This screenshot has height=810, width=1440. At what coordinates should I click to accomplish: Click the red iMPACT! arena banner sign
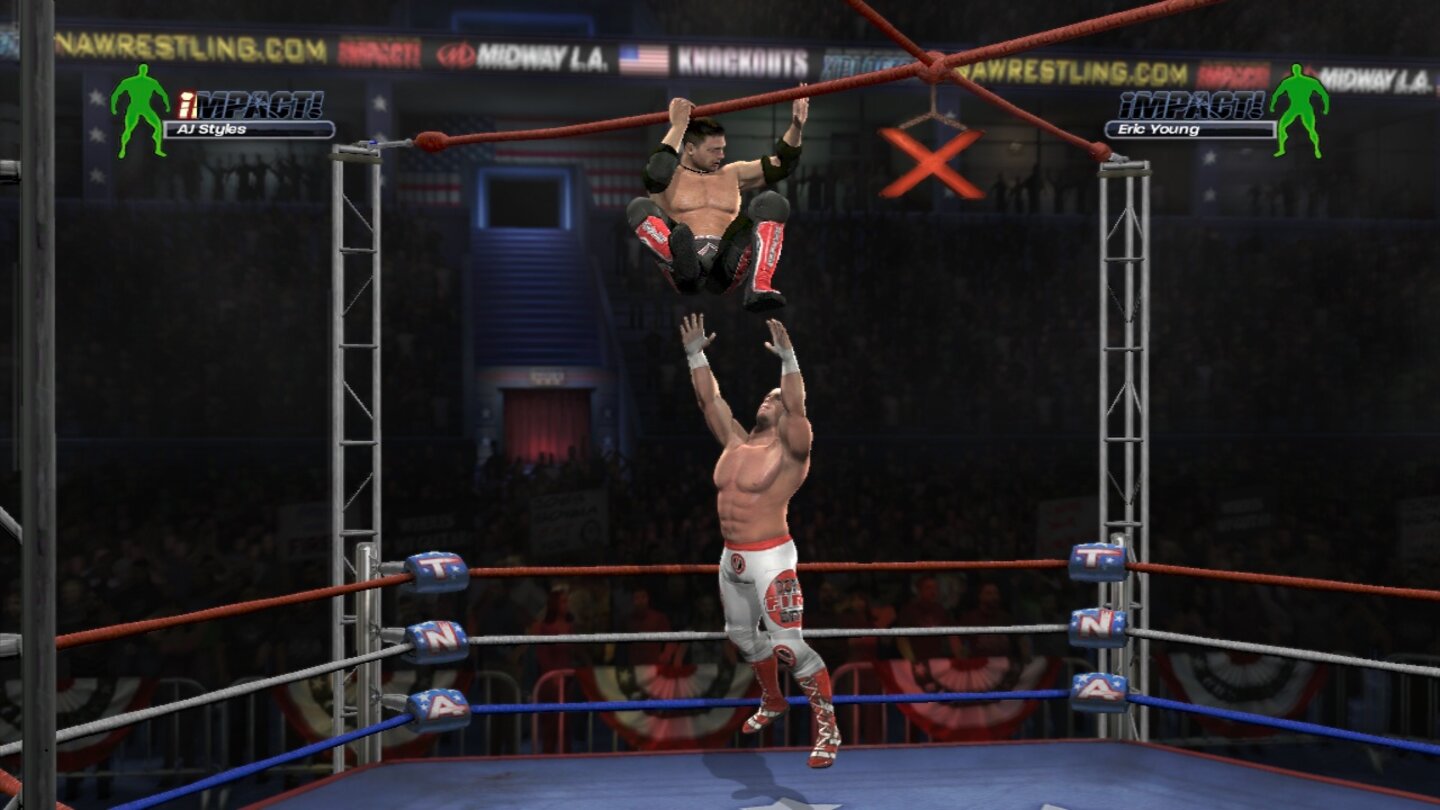coord(380,48)
